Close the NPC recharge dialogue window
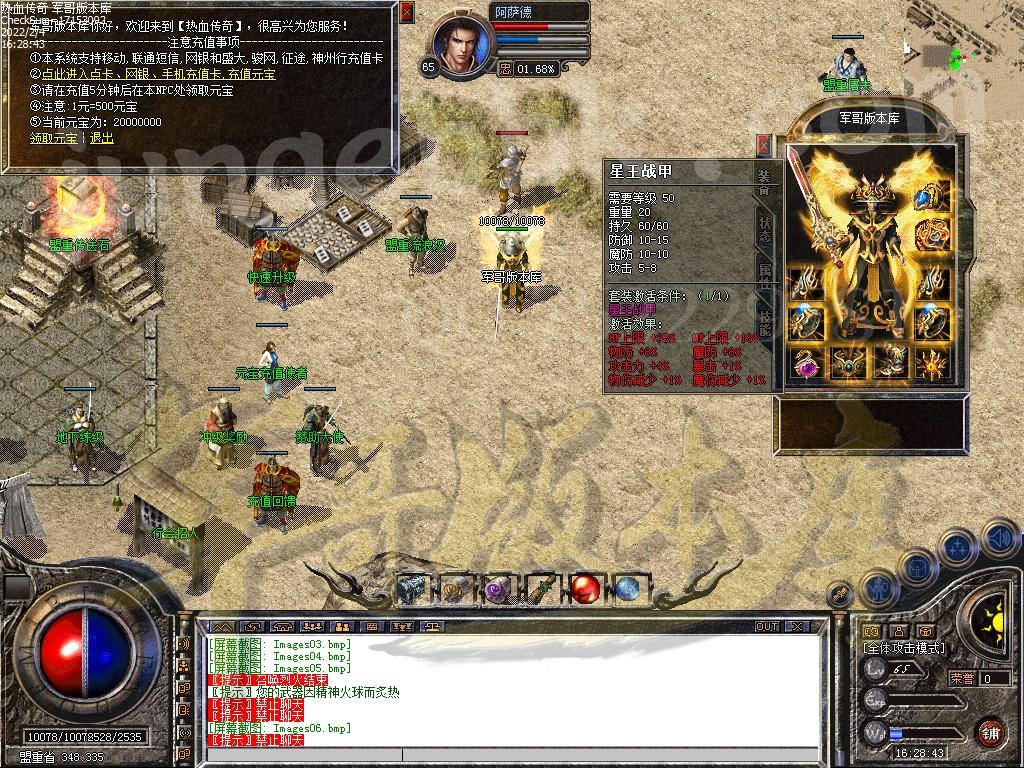 [x=406, y=13]
